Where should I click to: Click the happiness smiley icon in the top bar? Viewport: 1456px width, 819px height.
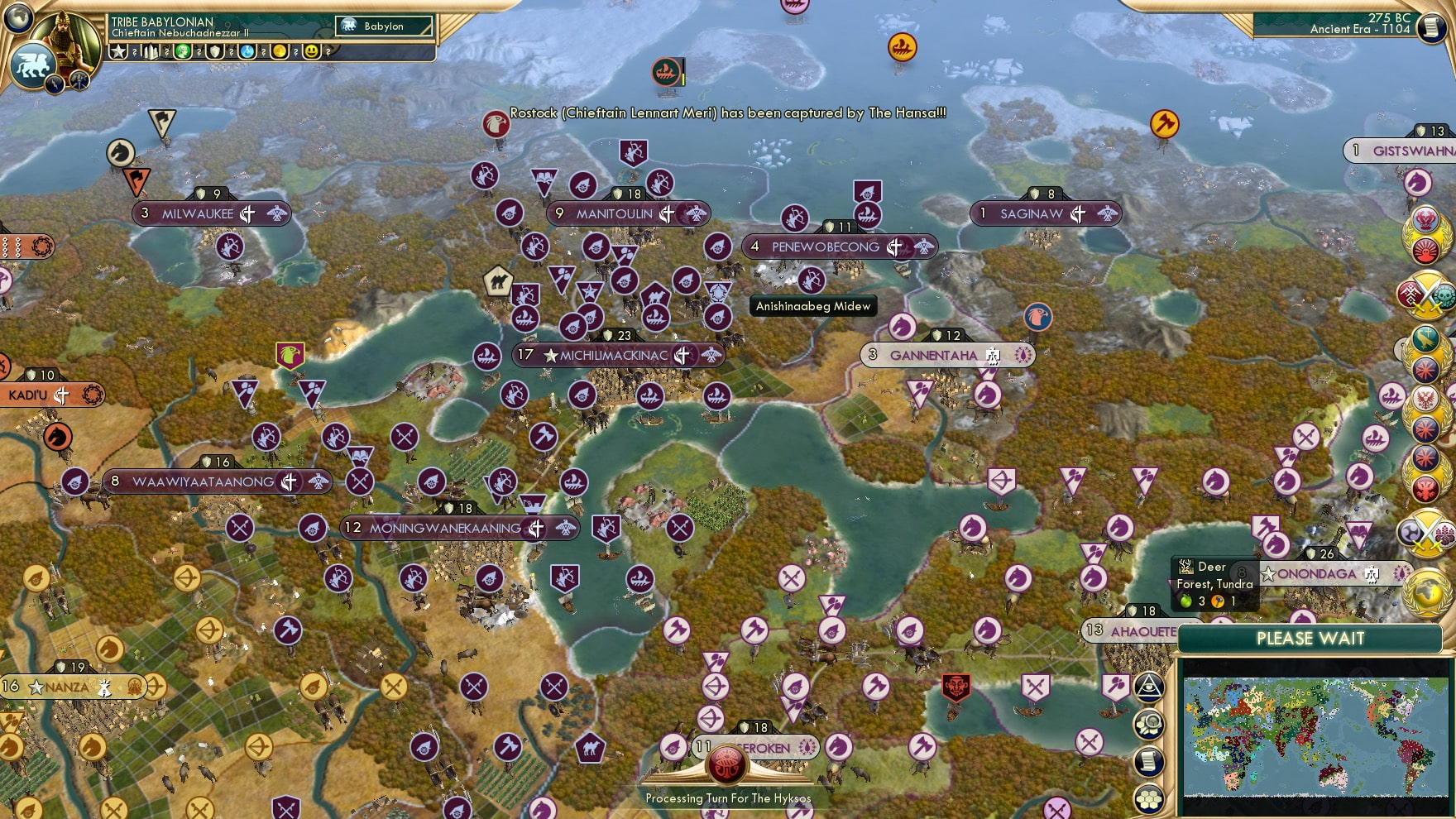coord(313,51)
